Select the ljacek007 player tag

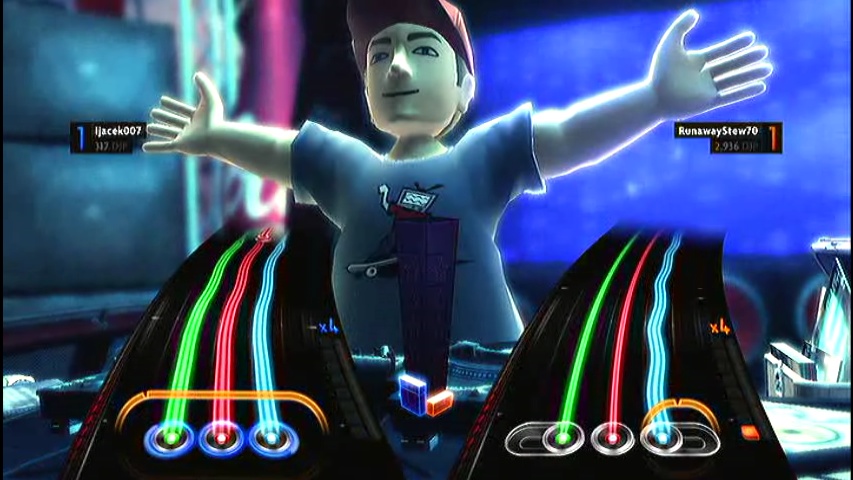point(117,131)
